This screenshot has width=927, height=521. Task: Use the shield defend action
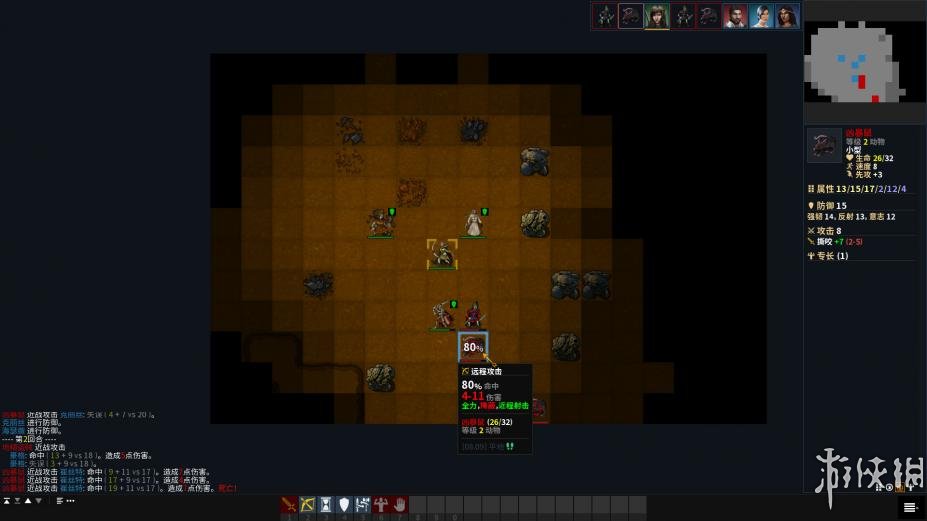pos(345,505)
